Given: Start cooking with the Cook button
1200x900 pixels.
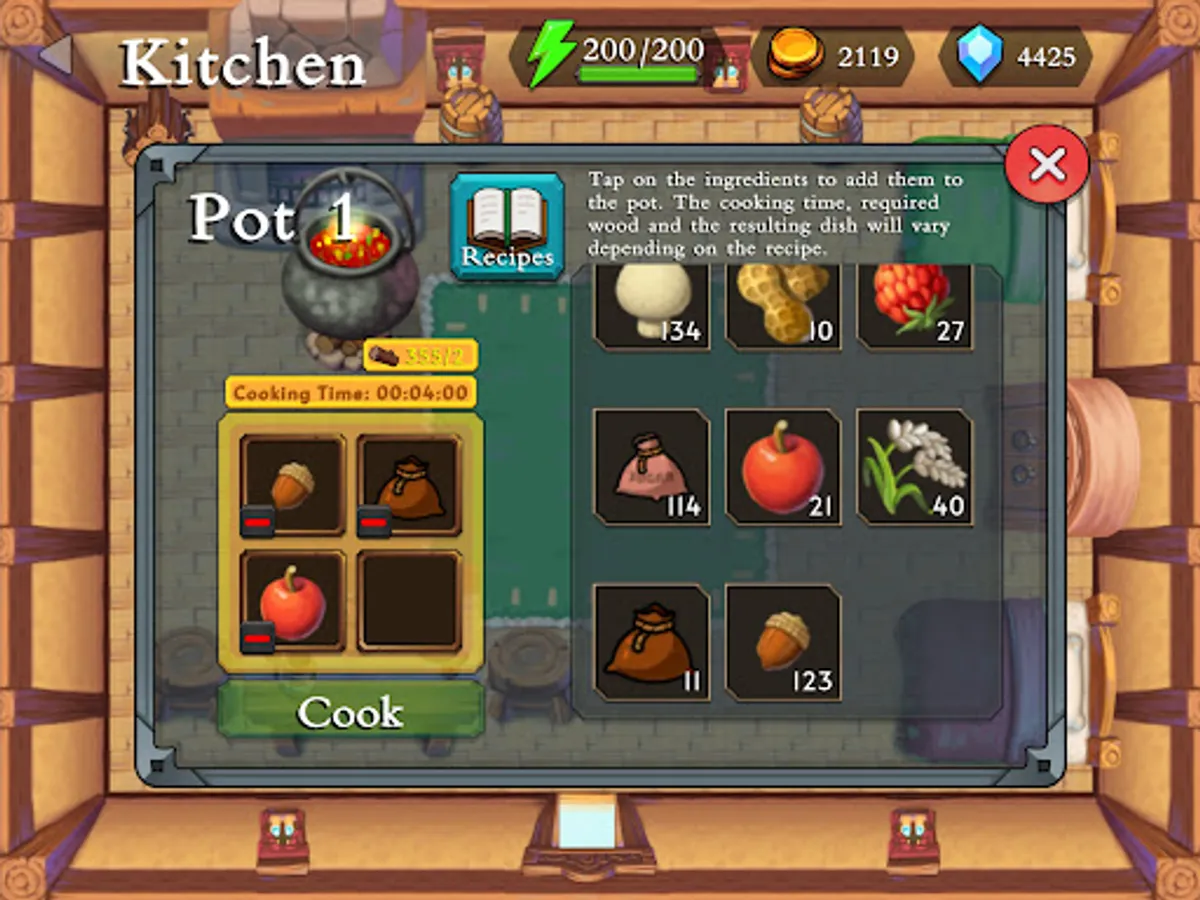Looking at the screenshot, I should point(351,711).
